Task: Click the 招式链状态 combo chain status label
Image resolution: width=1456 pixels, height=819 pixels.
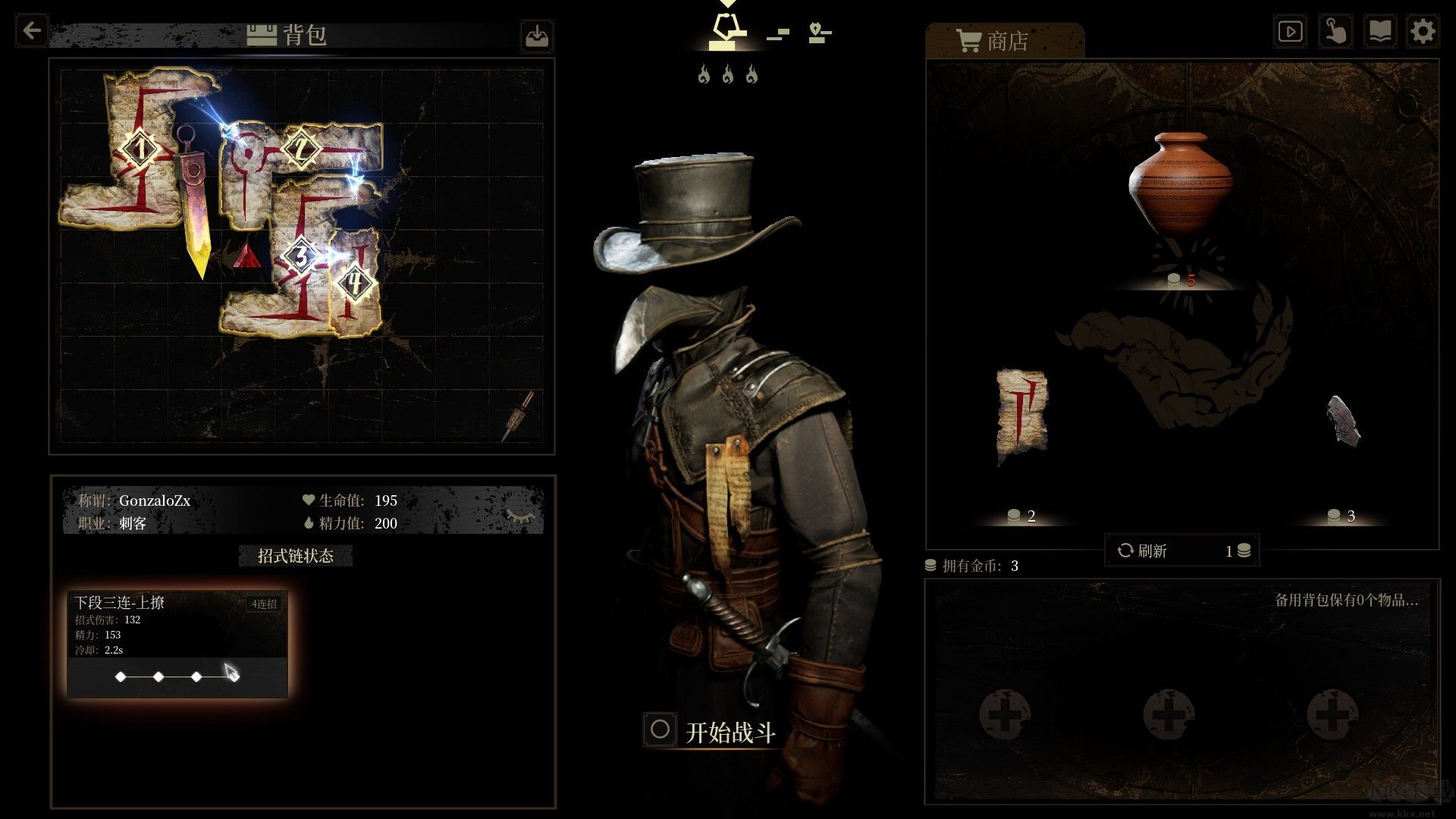Action: [x=297, y=555]
